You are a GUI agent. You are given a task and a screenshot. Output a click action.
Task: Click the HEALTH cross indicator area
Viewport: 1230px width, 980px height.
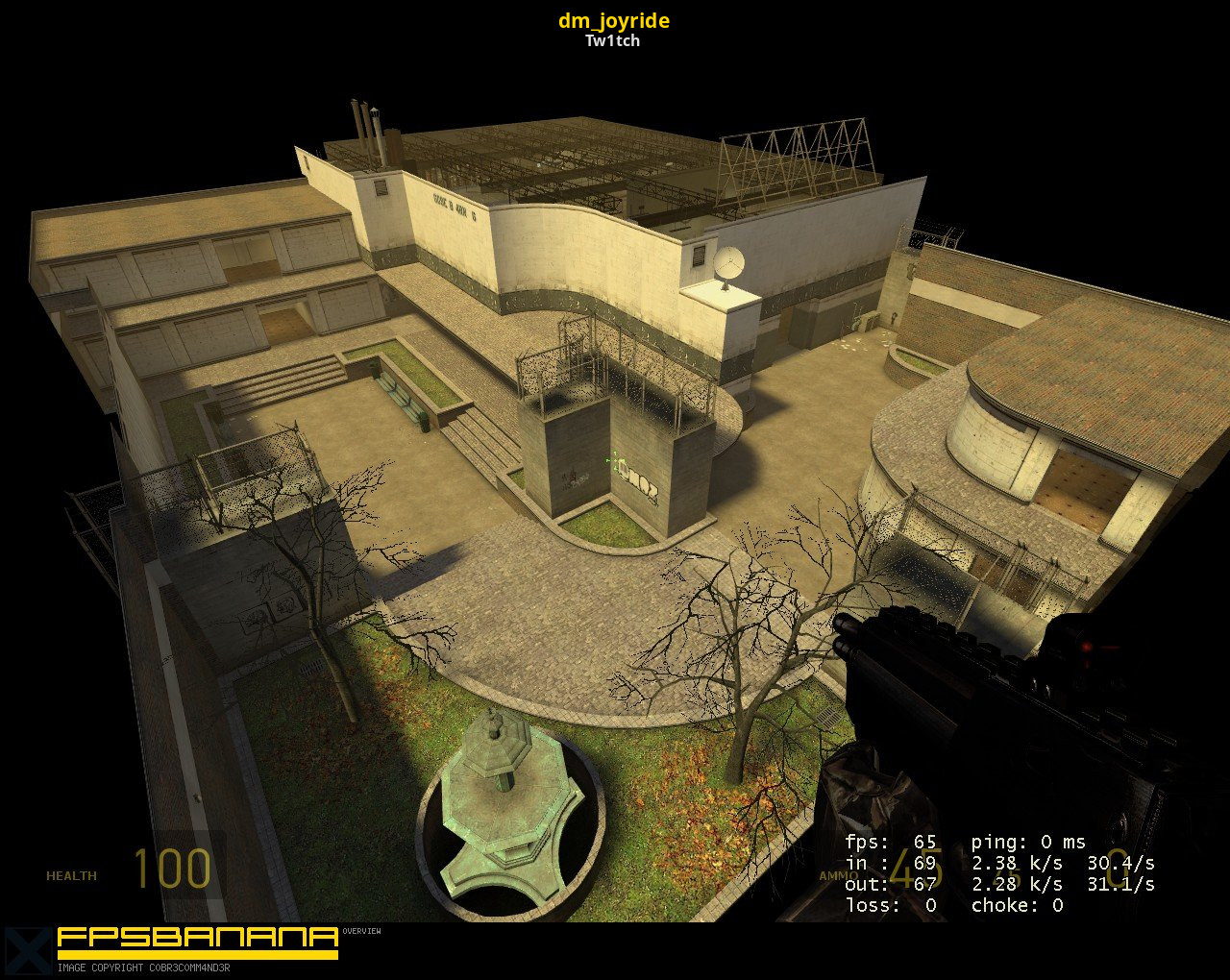pos(72,875)
